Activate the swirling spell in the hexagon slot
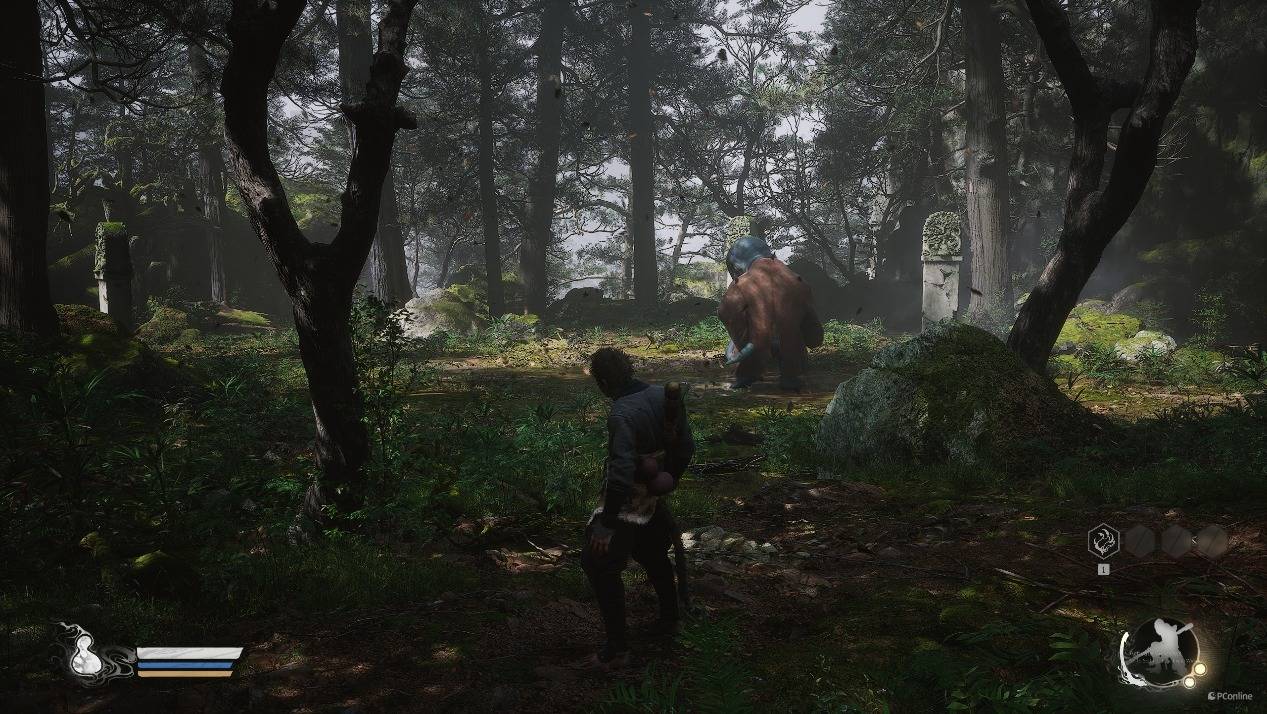Viewport: 1267px width, 714px height. [x=1103, y=541]
